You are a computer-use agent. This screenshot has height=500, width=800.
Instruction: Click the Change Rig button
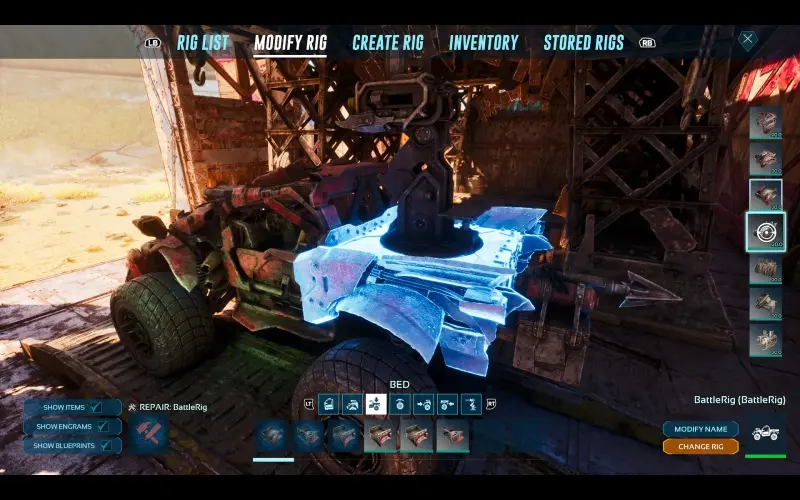pos(700,446)
